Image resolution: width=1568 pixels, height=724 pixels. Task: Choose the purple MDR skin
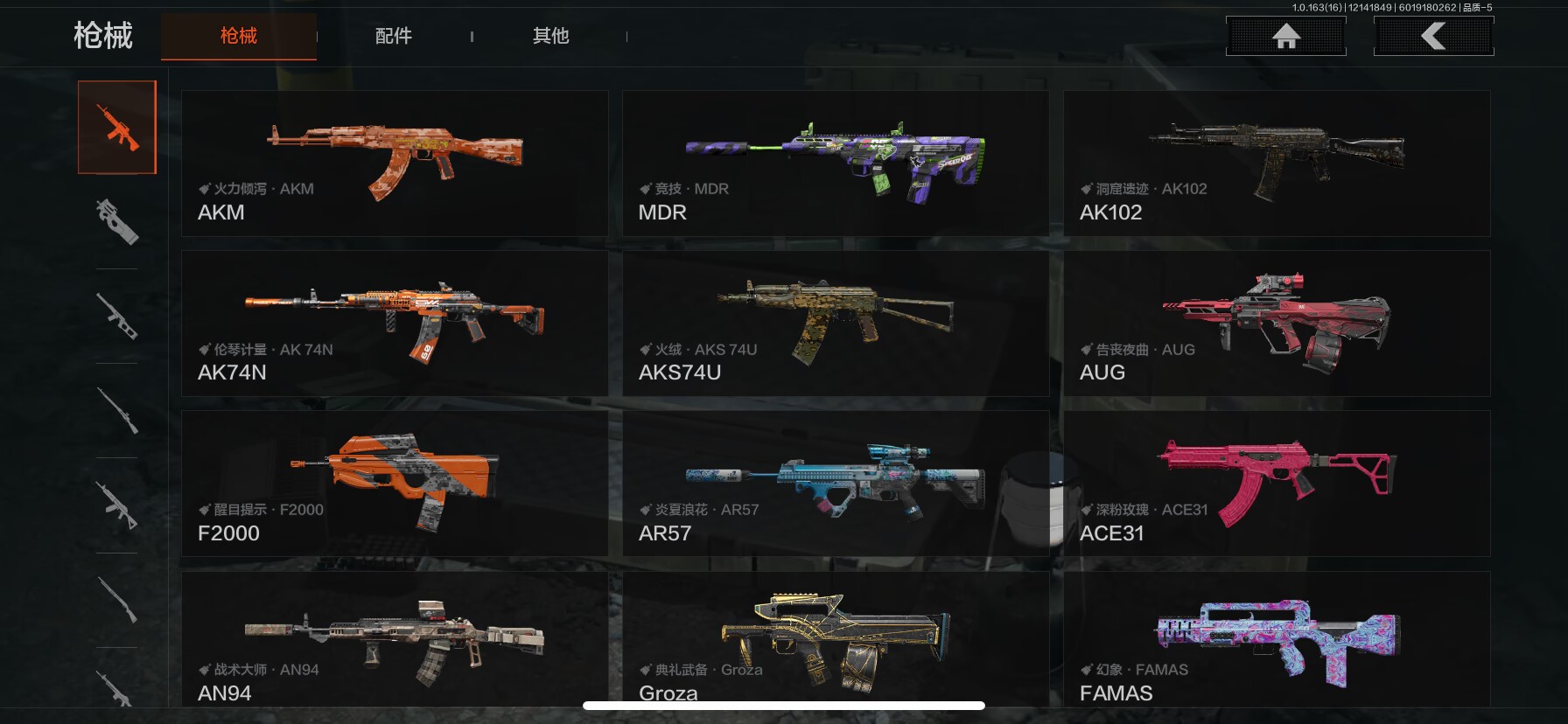[x=836, y=164]
